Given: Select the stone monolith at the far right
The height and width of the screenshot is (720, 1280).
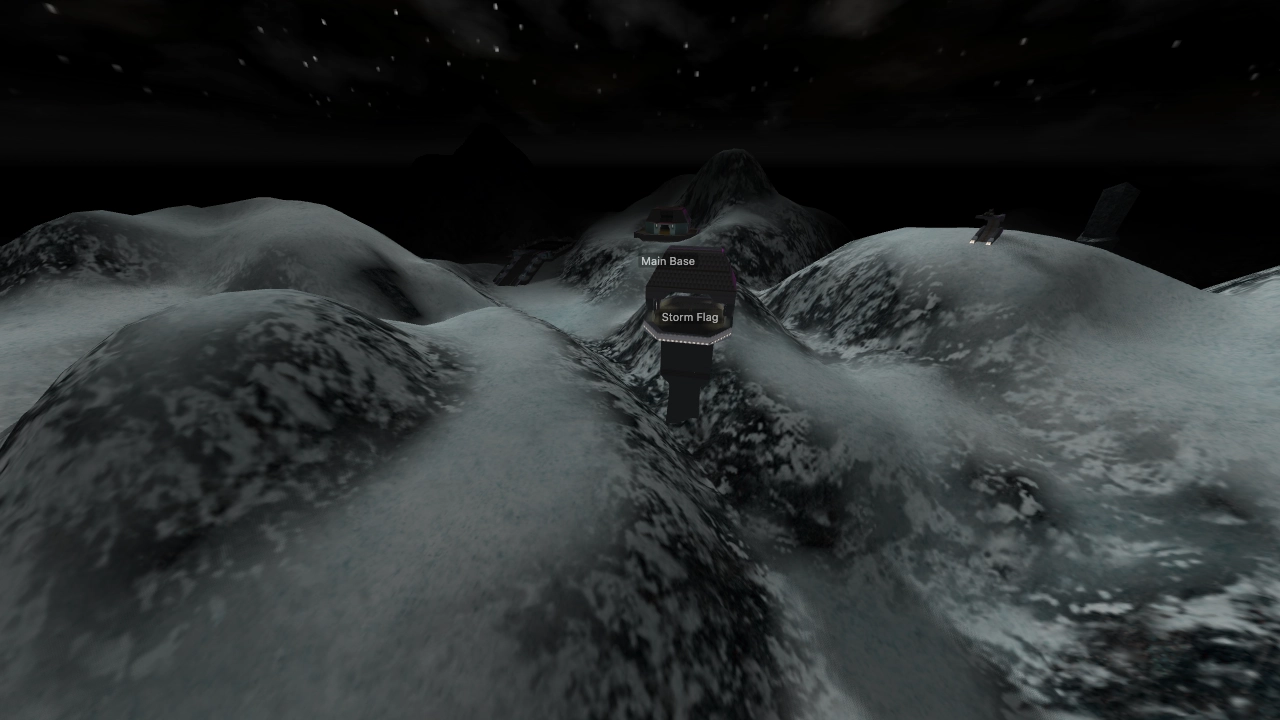Looking at the screenshot, I should pyautogui.click(x=1110, y=212).
